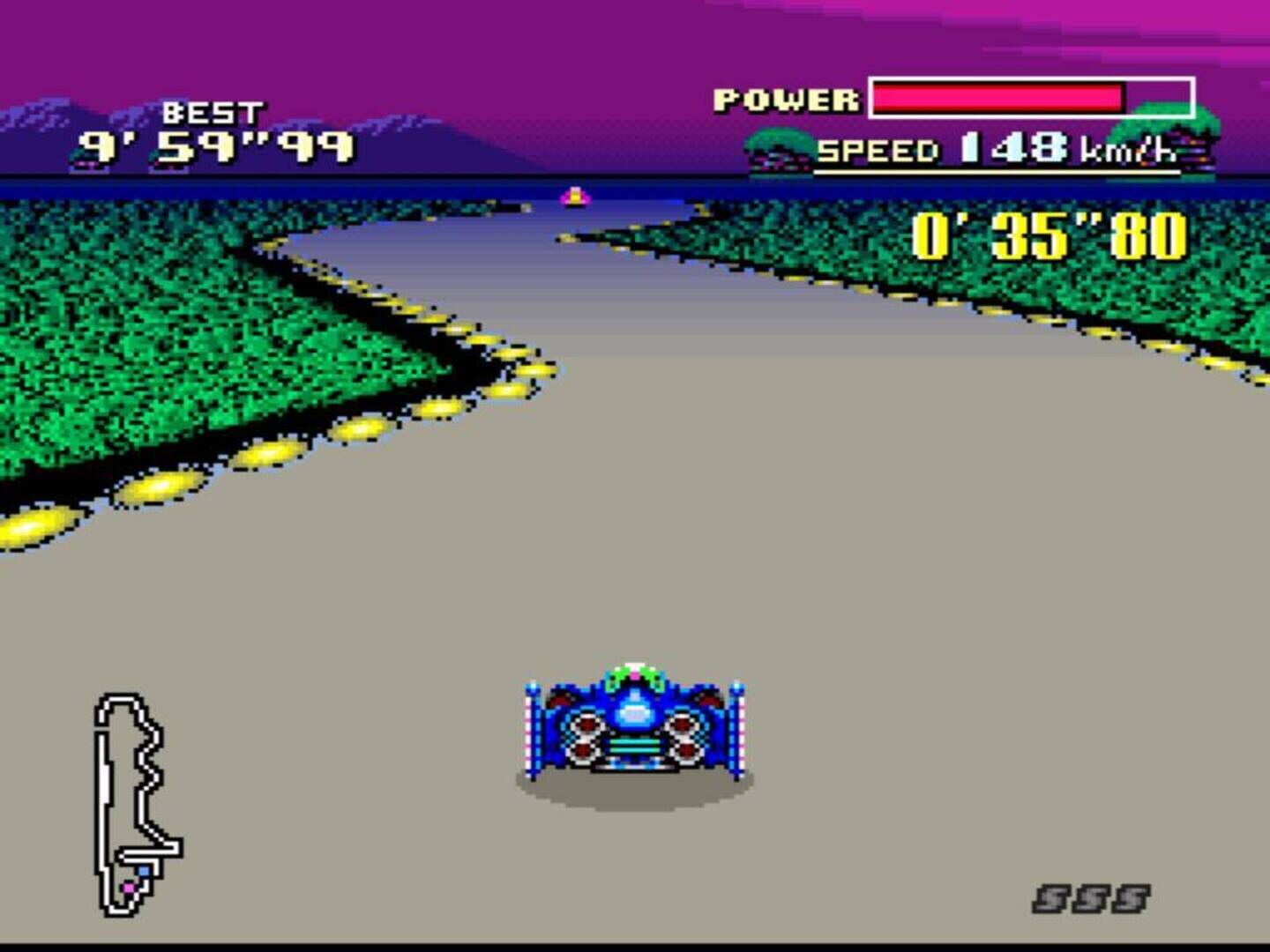Select the pink checkpoint marker on the horizon
Viewport: 1270px width, 952px height.
tap(575, 196)
